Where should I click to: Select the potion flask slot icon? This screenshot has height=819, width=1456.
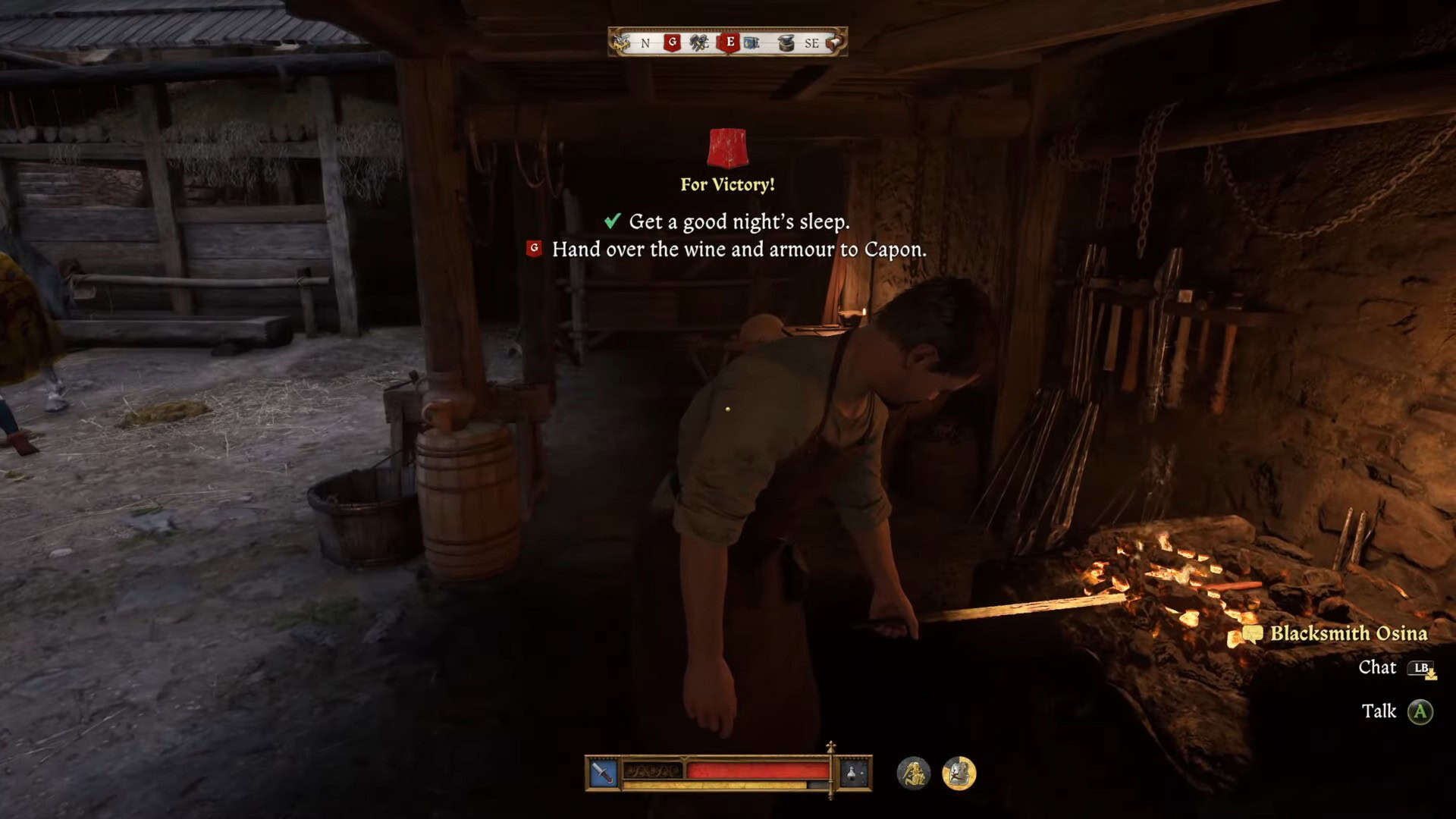[852, 773]
